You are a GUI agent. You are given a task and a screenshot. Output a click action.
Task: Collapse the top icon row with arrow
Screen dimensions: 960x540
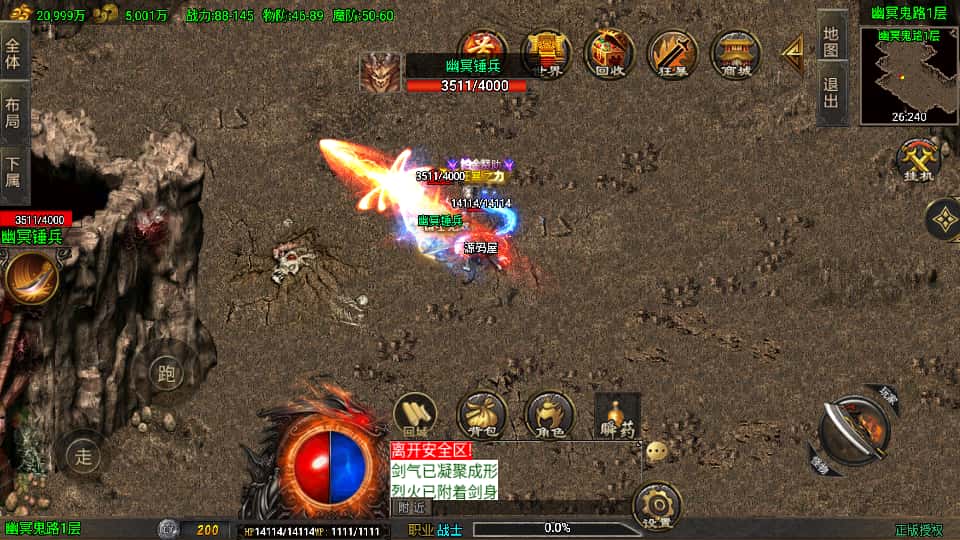pos(793,53)
